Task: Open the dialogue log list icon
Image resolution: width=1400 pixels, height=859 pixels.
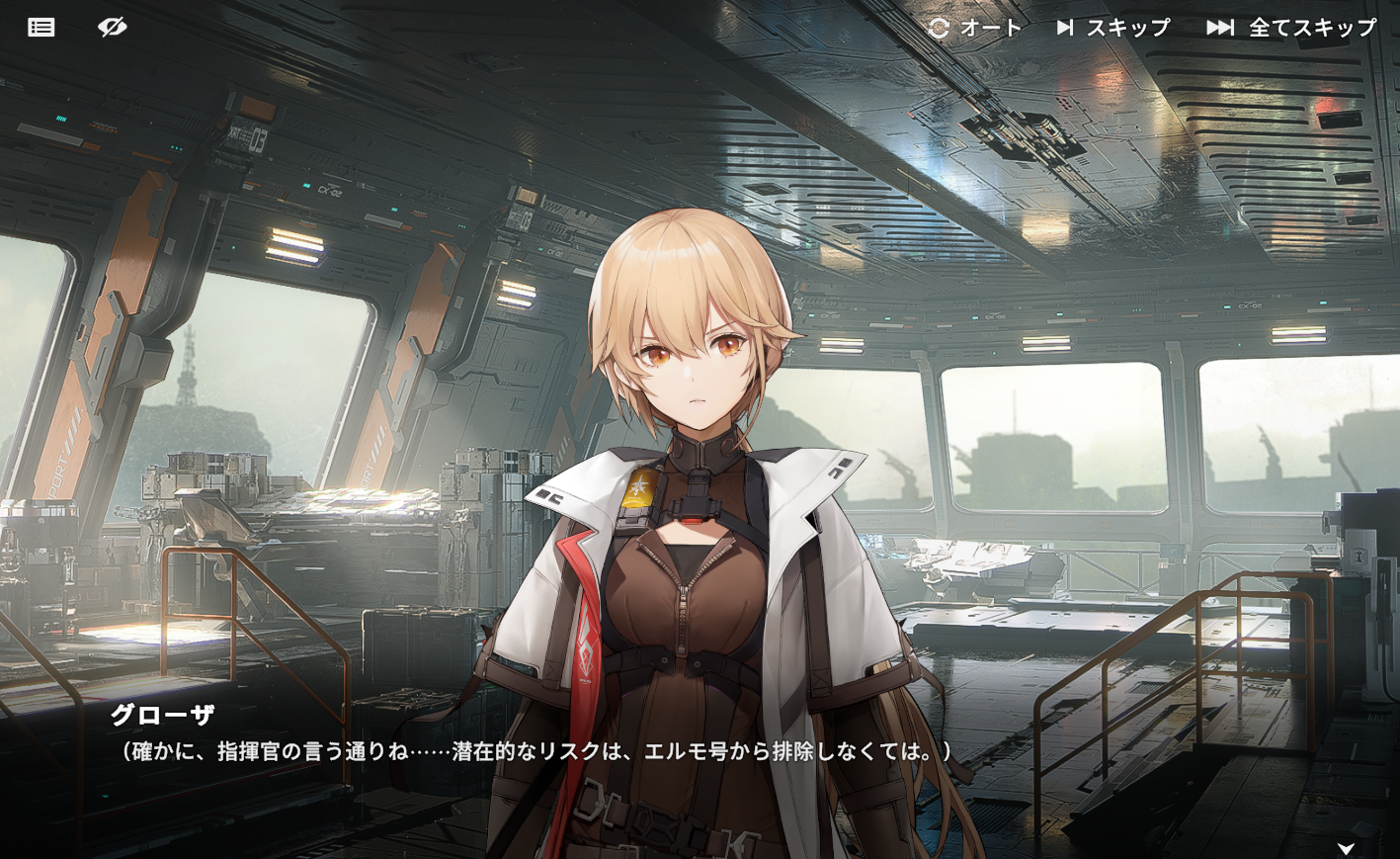Action: pyautogui.click(x=41, y=28)
